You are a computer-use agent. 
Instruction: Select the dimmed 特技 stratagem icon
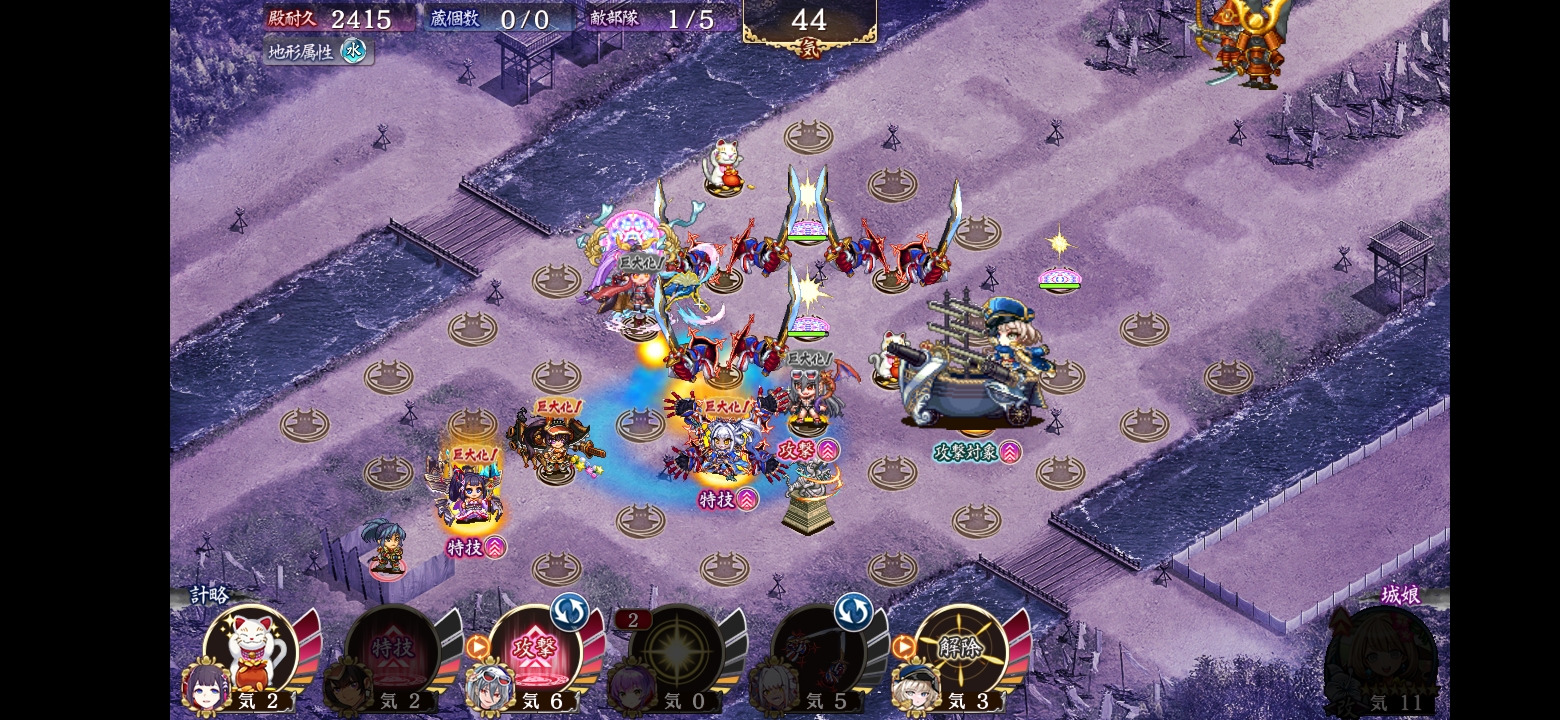point(393,651)
